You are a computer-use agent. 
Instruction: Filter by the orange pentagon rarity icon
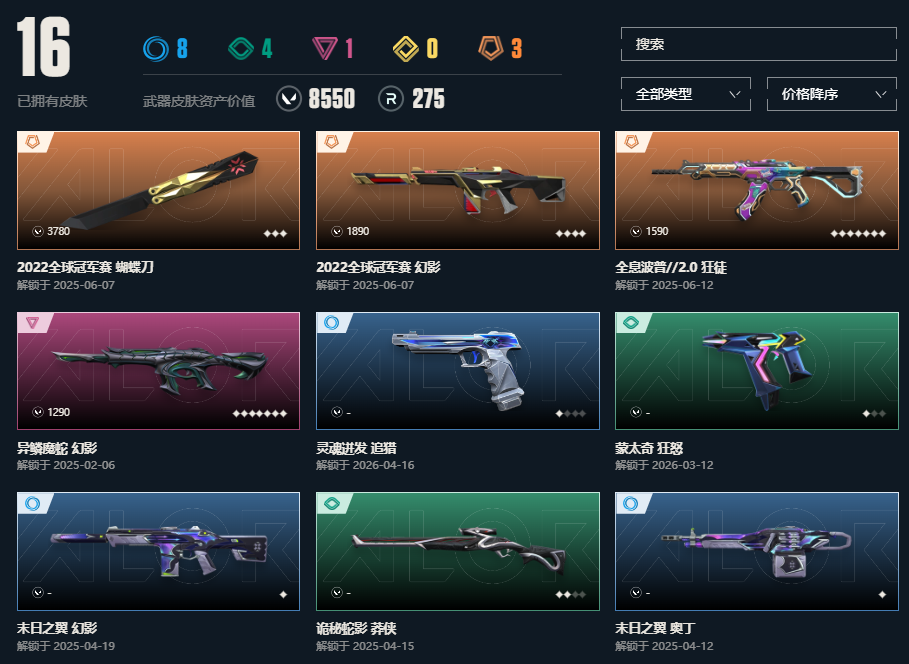pos(490,48)
